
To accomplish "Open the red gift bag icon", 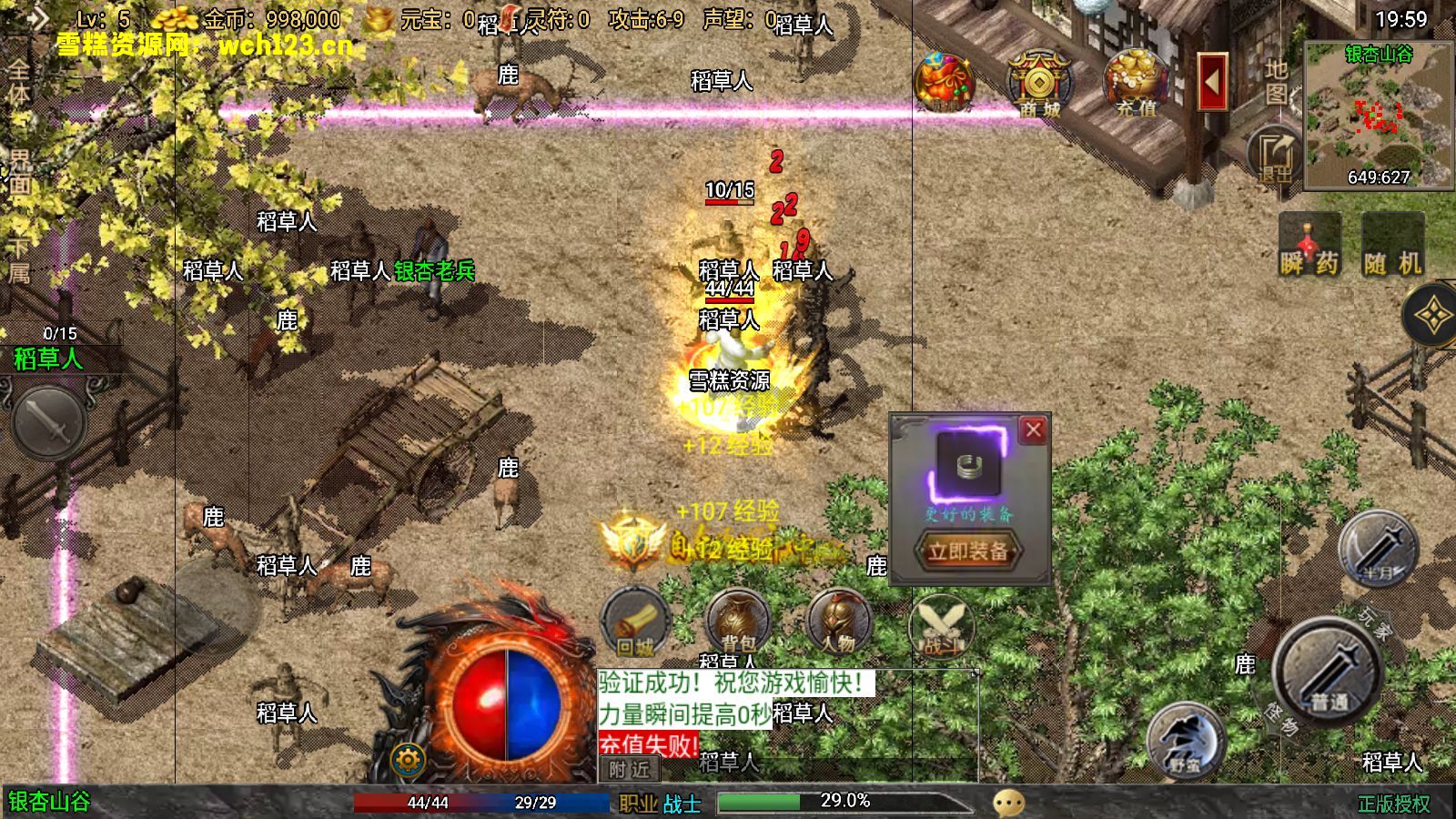I will point(945,84).
